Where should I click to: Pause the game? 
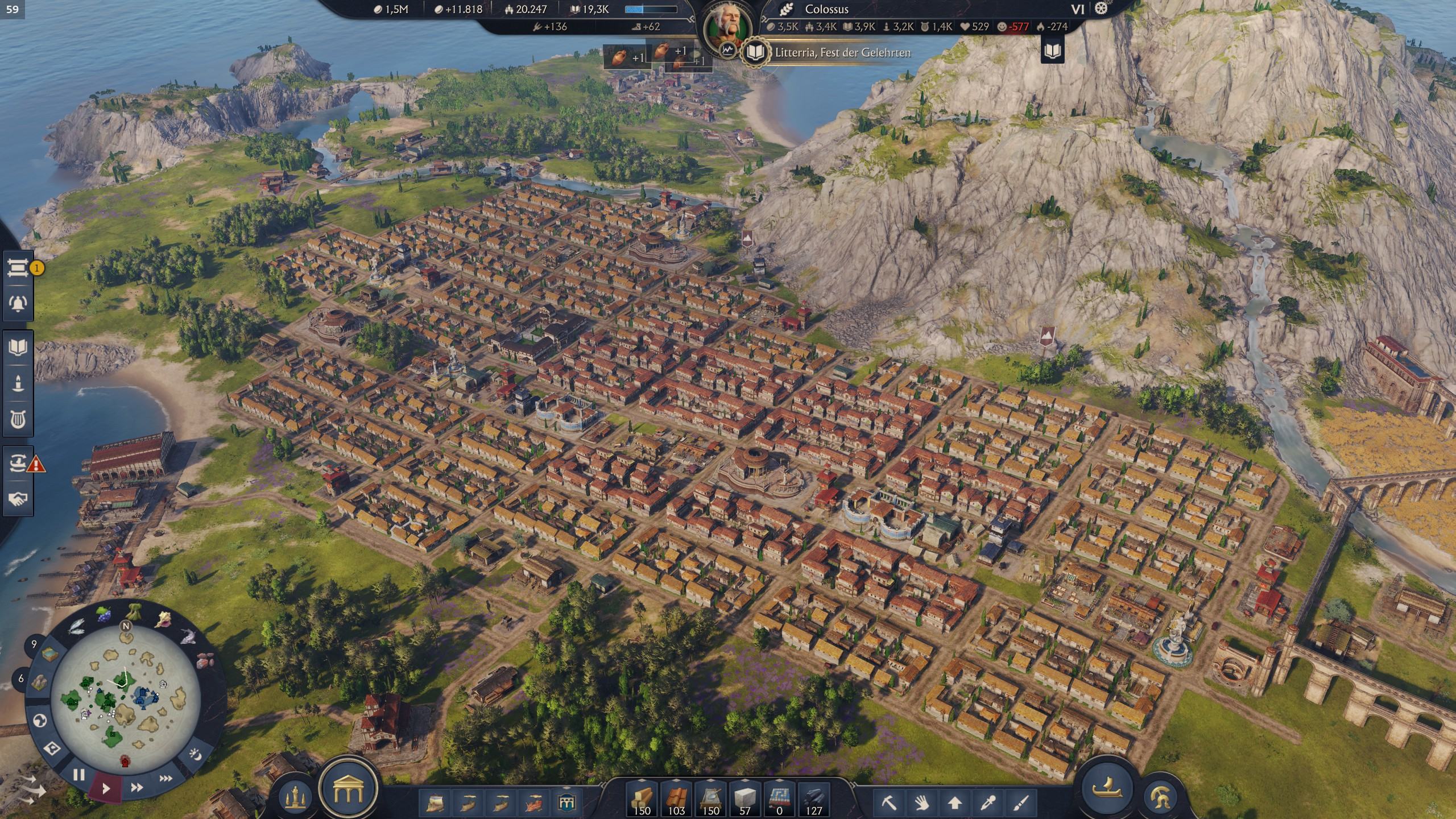[78, 775]
